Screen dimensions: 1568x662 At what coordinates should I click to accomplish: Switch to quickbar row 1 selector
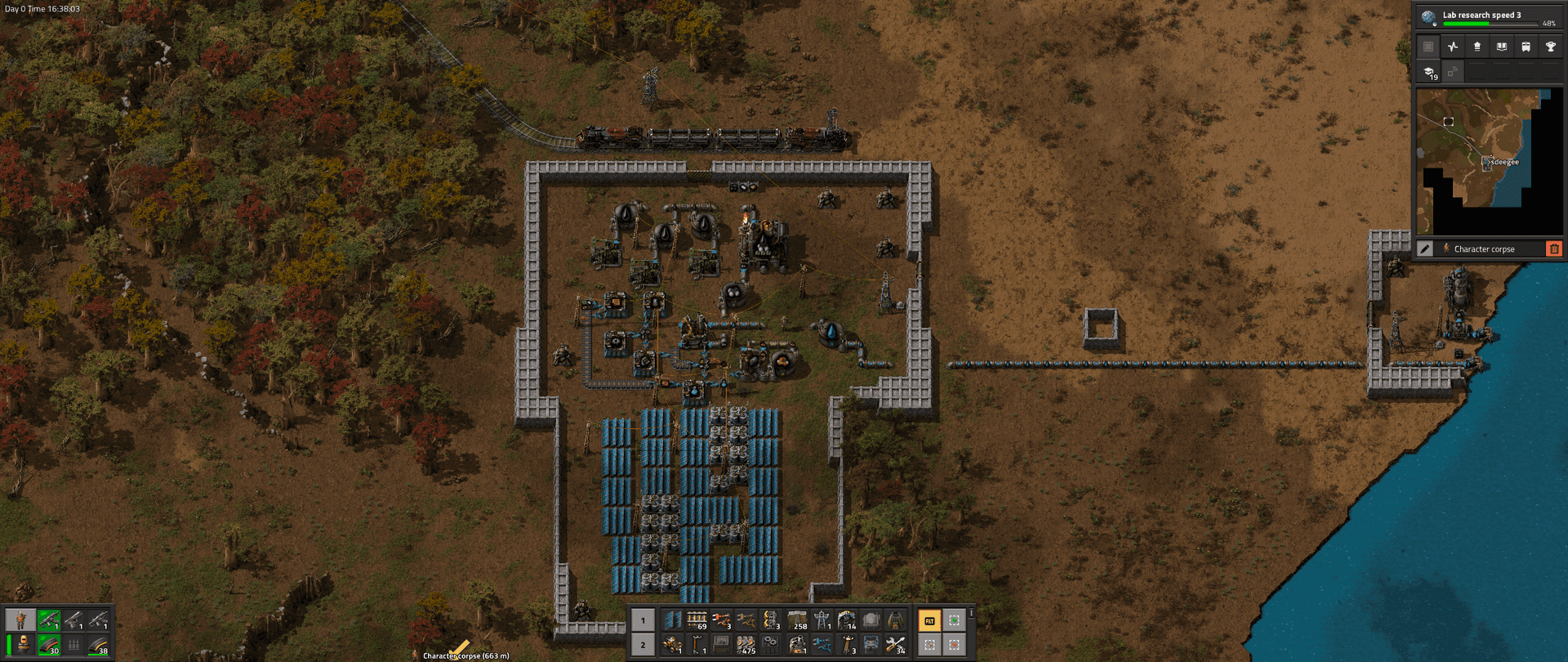pos(643,621)
